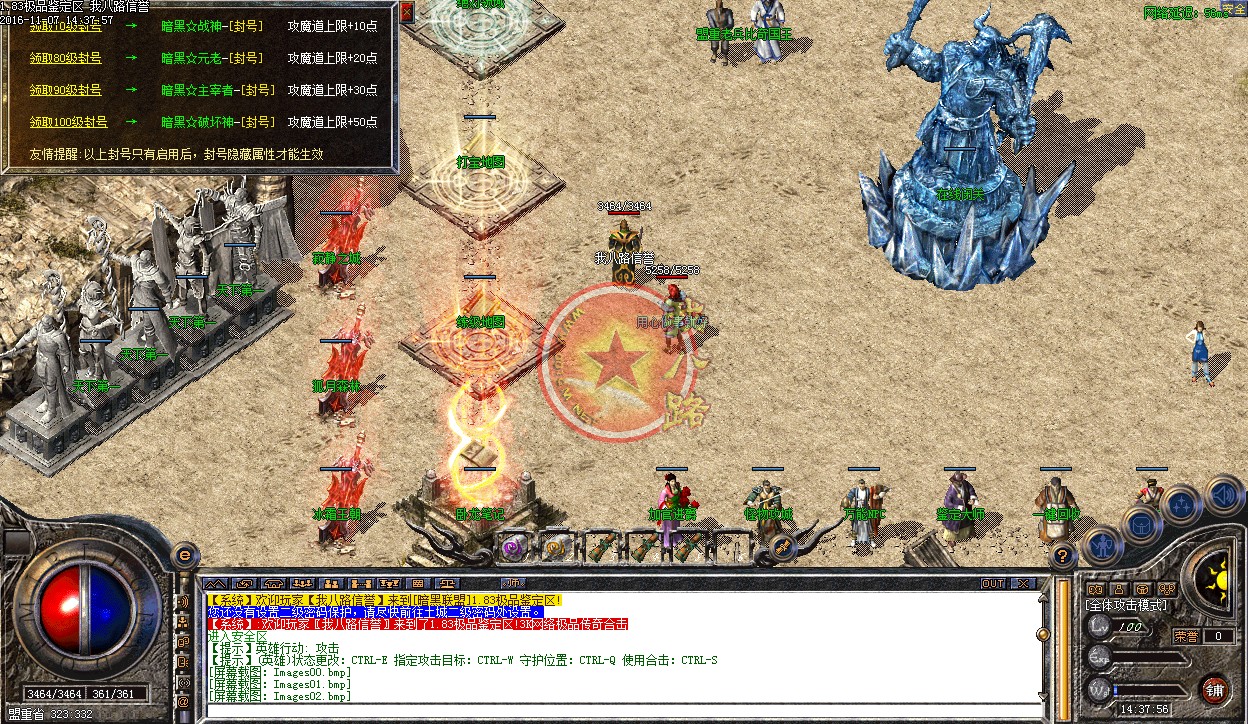Viewport: 1248px width, 724px height.
Task: Close the title reward dialog
Action: (407, 10)
